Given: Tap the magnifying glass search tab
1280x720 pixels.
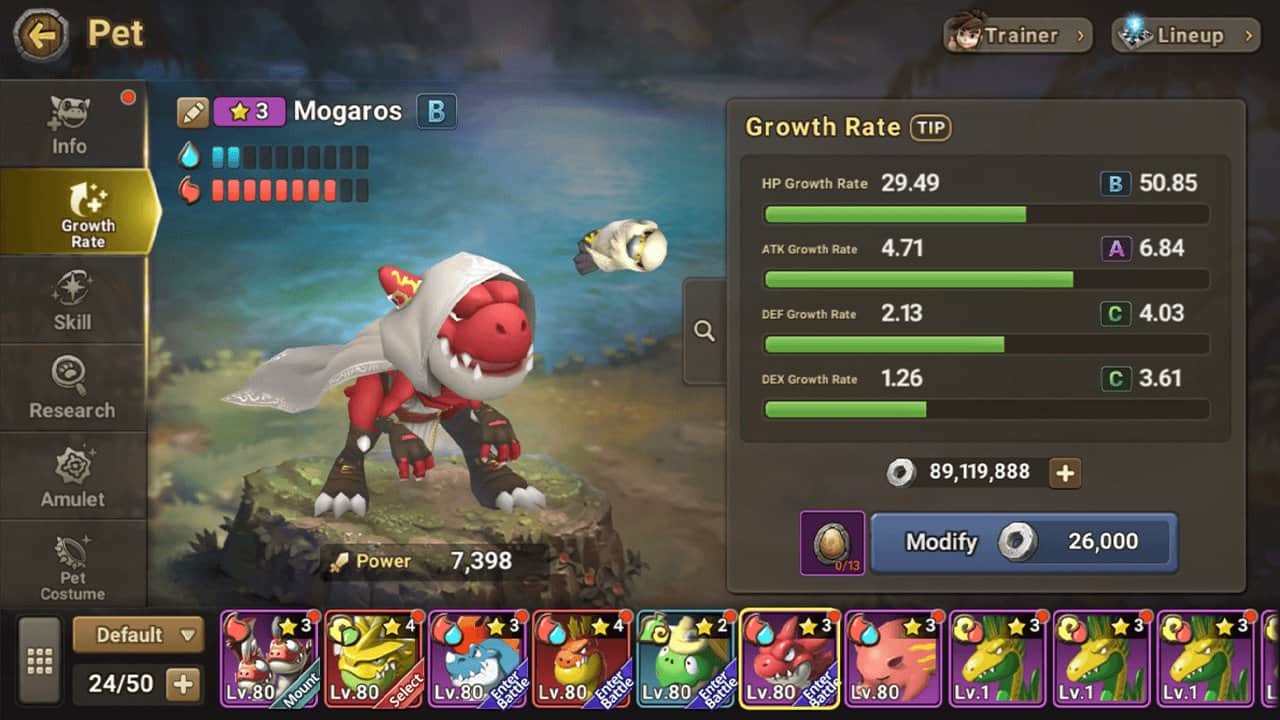Looking at the screenshot, I should pyautogui.click(x=704, y=331).
